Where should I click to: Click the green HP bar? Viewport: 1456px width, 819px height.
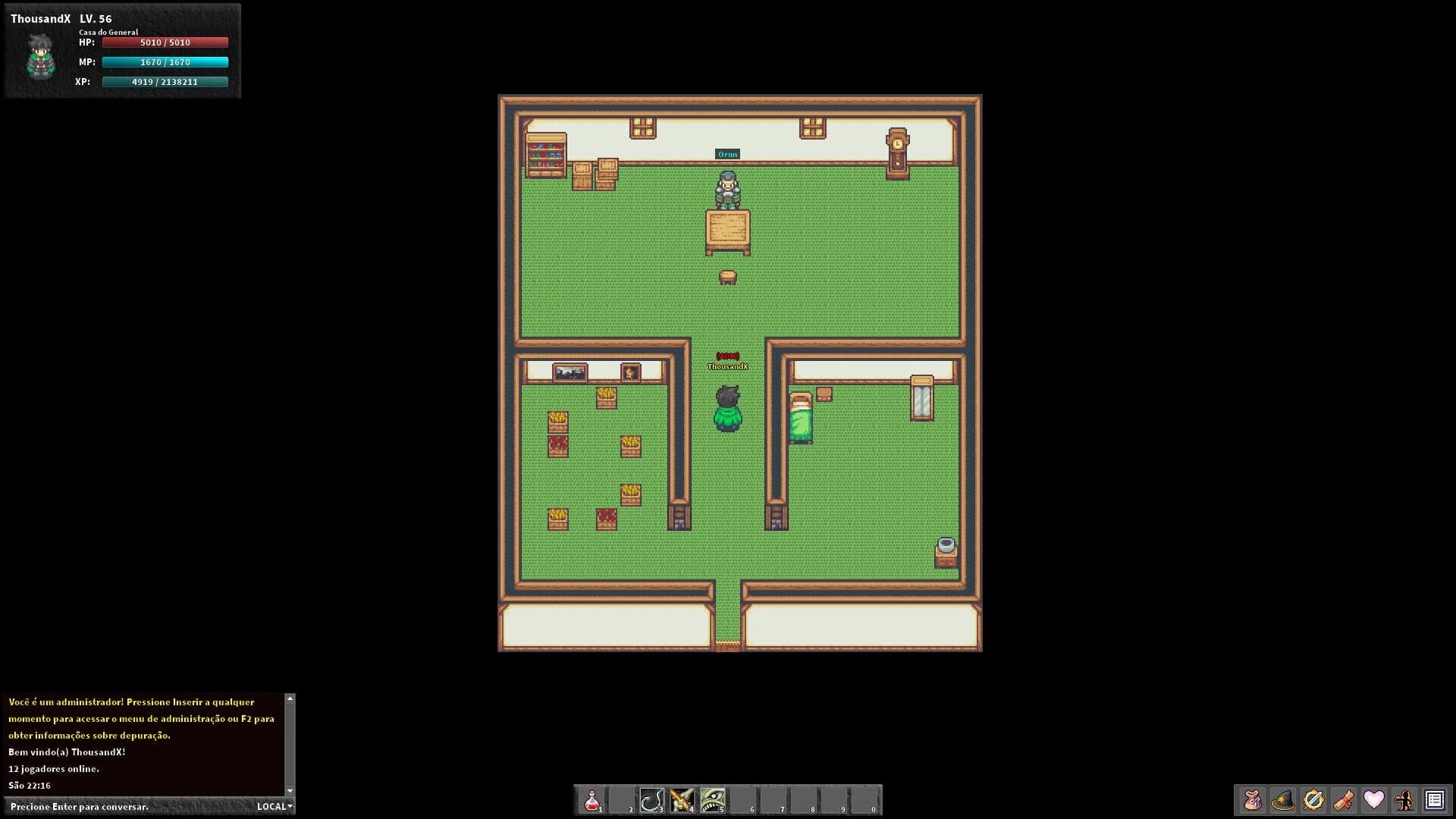(x=164, y=42)
